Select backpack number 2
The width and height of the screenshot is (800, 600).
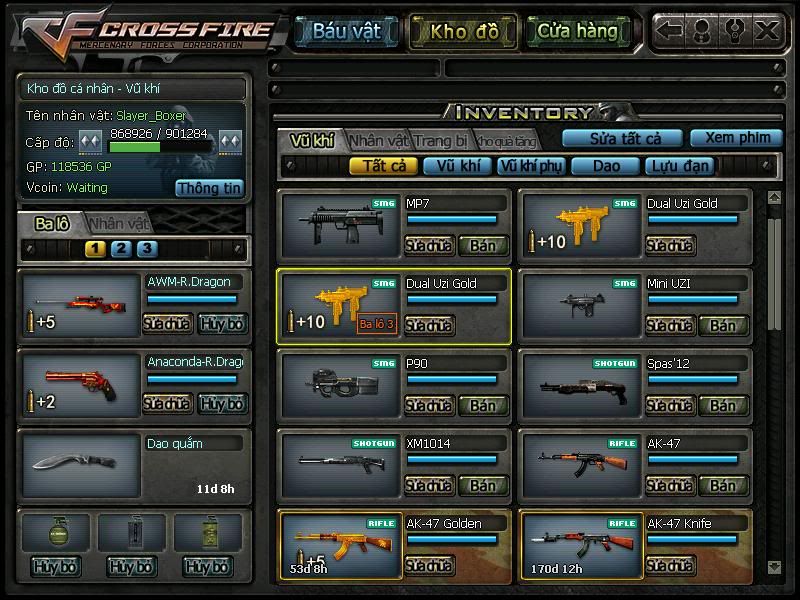tap(121, 249)
